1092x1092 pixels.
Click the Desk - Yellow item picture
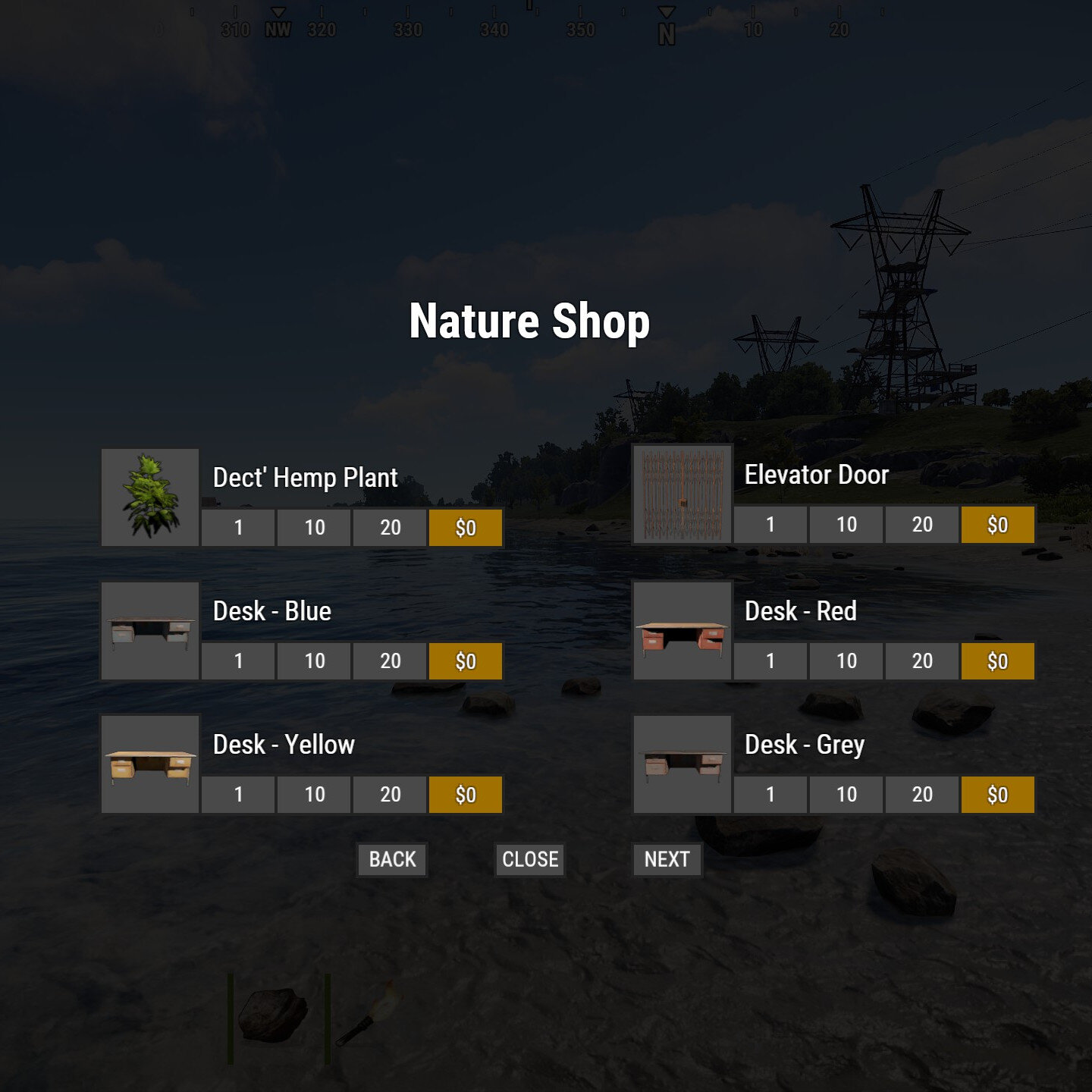click(x=151, y=764)
